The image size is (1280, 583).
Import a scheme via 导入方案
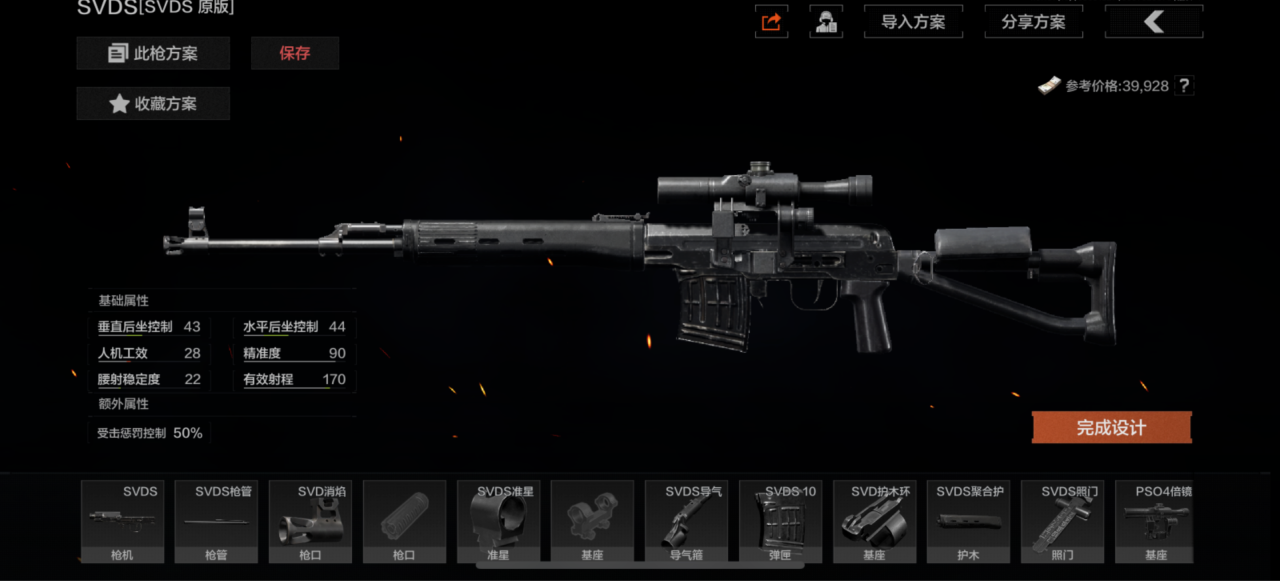click(913, 22)
